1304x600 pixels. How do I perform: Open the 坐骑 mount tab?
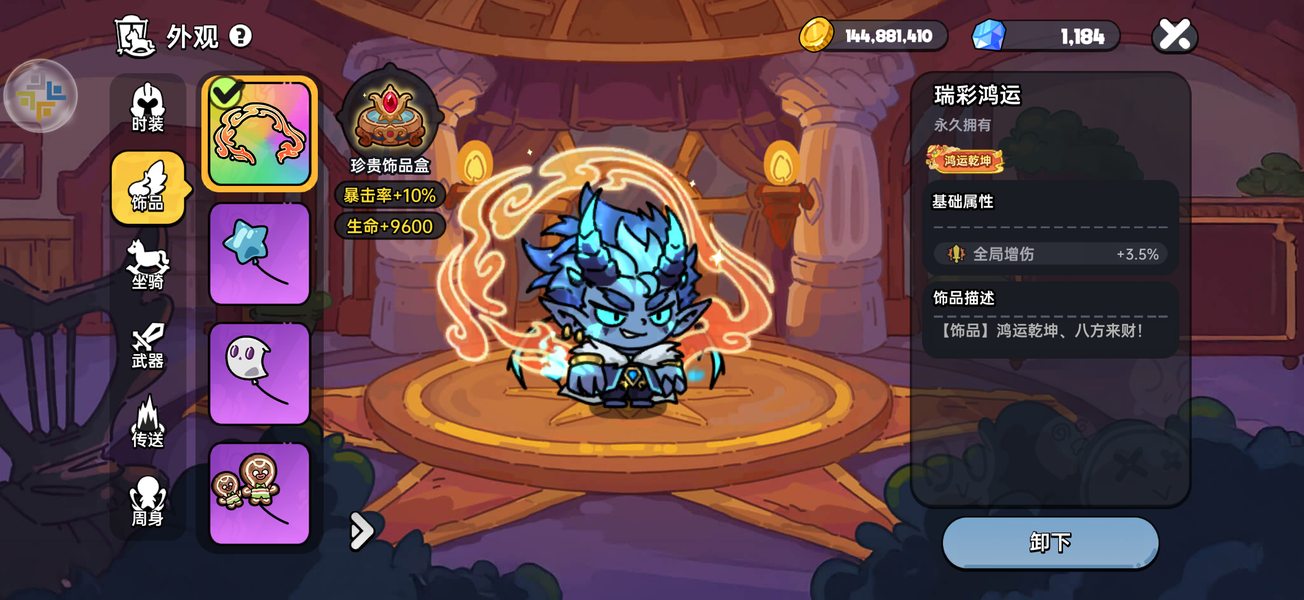tap(147, 265)
